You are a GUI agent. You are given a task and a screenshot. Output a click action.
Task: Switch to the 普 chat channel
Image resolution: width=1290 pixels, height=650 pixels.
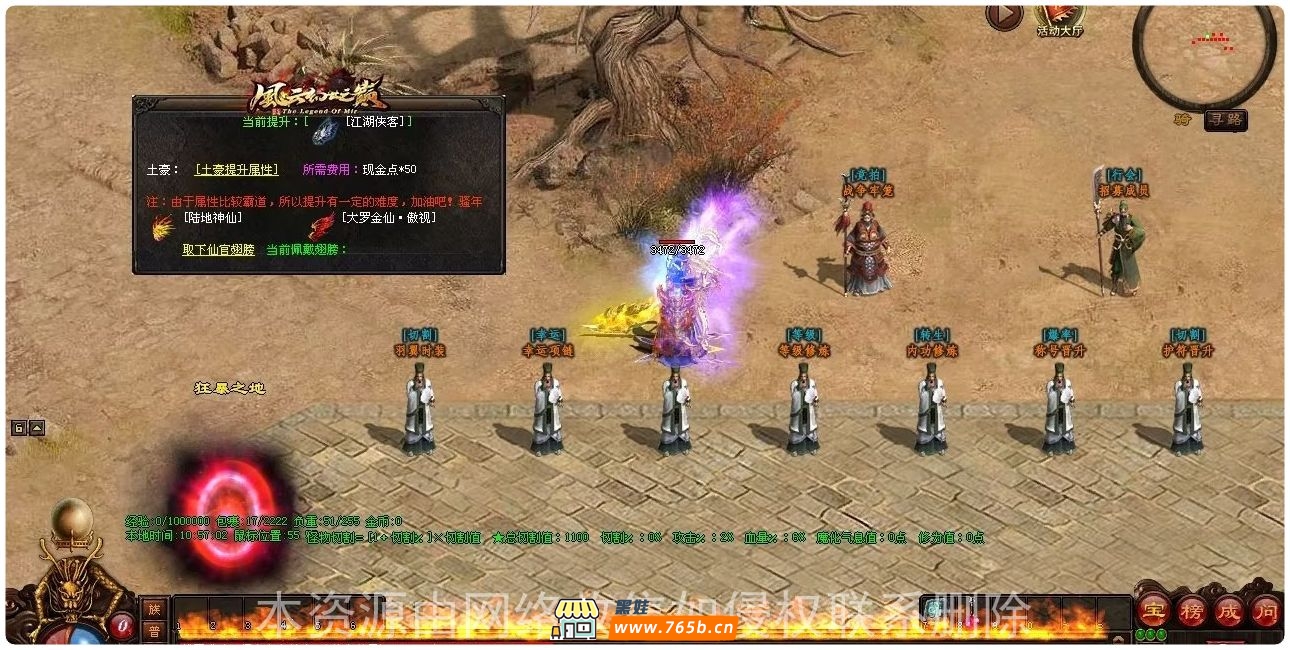[154, 630]
